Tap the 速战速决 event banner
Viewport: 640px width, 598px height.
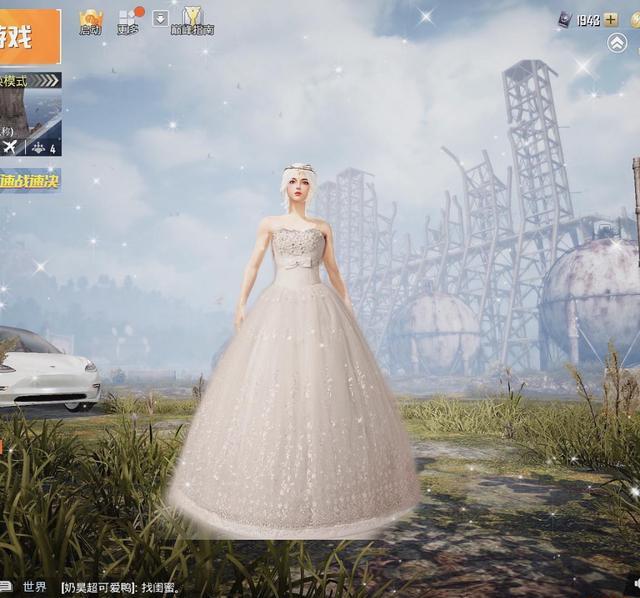tap(29, 182)
